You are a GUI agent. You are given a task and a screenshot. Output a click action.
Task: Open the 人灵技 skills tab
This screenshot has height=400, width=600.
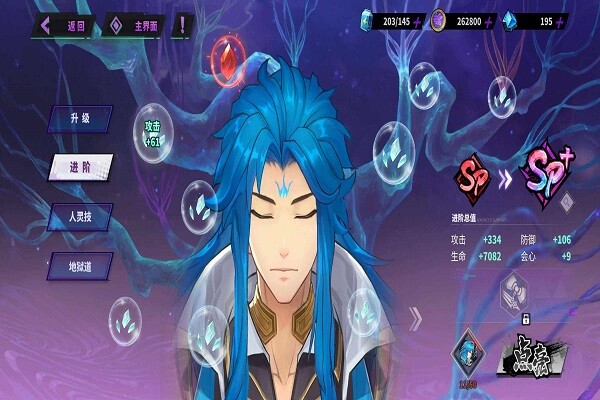click(79, 216)
